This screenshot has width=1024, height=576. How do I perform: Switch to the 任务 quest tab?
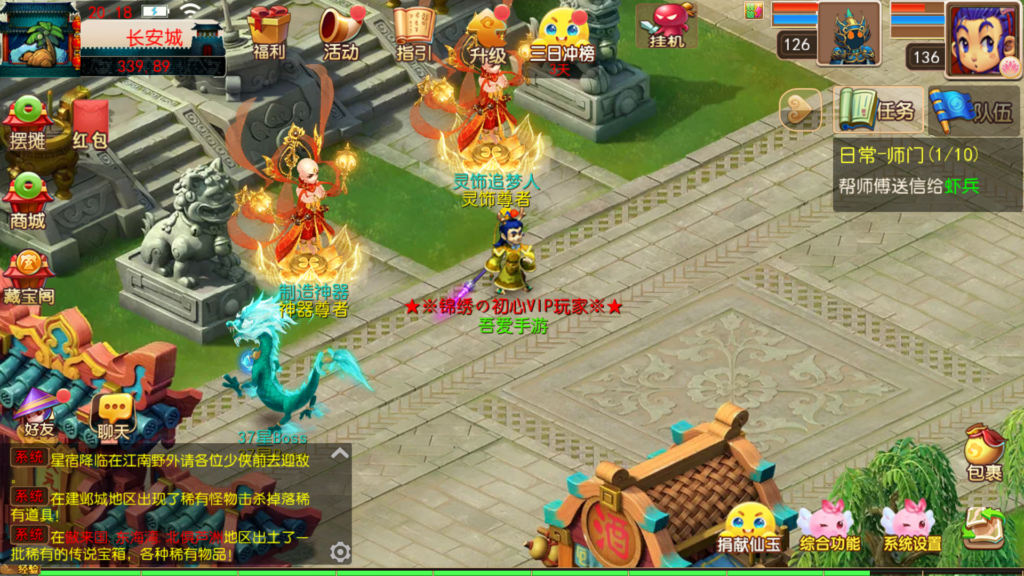(876, 110)
